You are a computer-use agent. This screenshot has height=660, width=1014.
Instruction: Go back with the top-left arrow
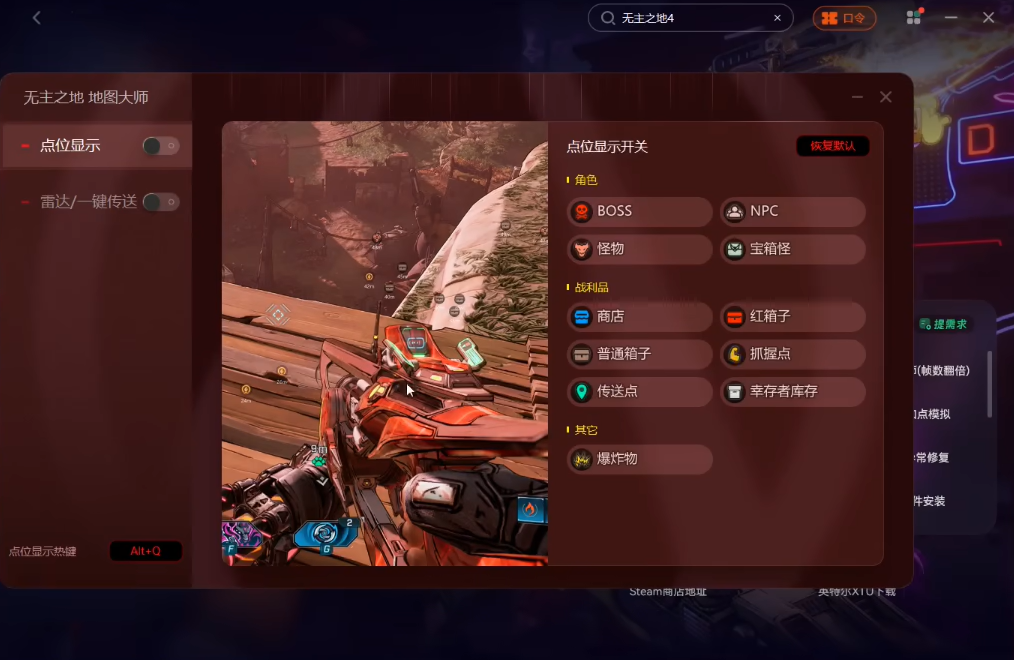[x=37, y=18]
